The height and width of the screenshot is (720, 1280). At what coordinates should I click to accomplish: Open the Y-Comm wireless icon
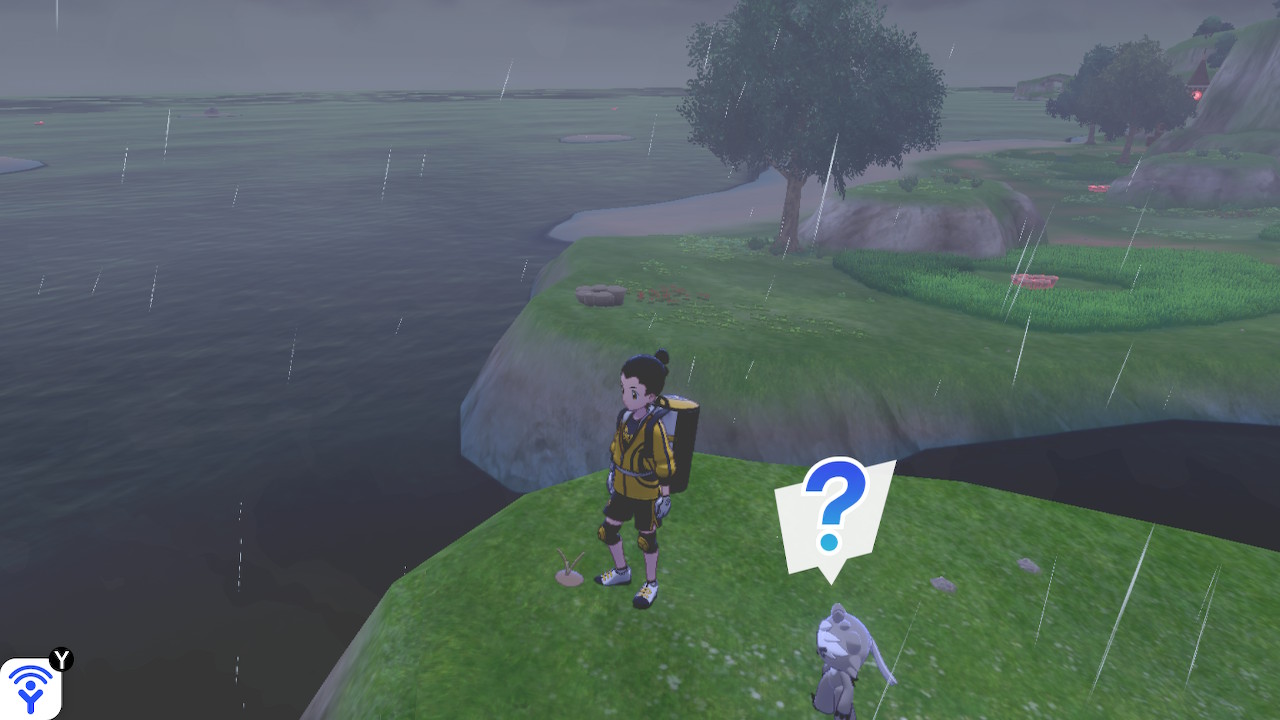(x=31, y=688)
